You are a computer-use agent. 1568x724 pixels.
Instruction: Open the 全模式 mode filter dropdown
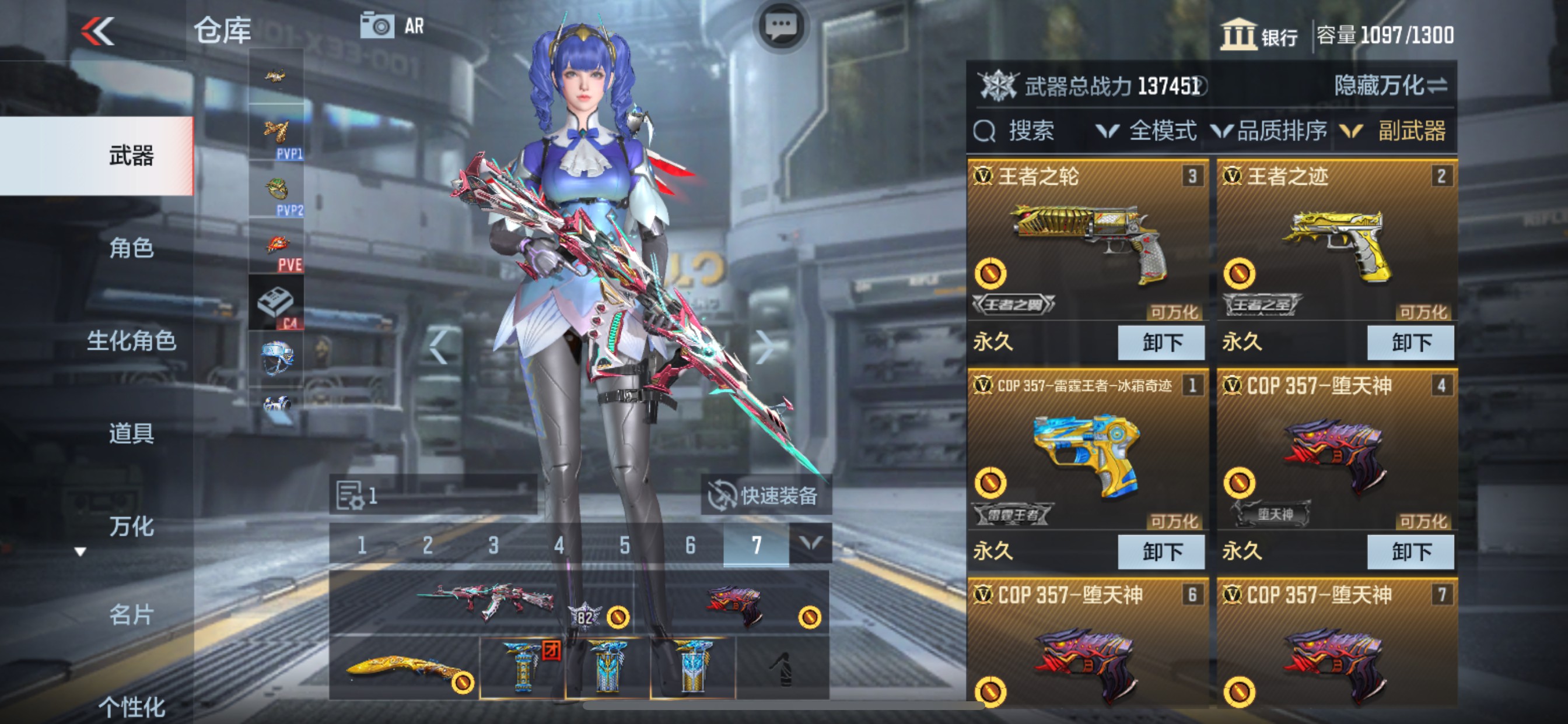pyautogui.click(x=1162, y=130)
